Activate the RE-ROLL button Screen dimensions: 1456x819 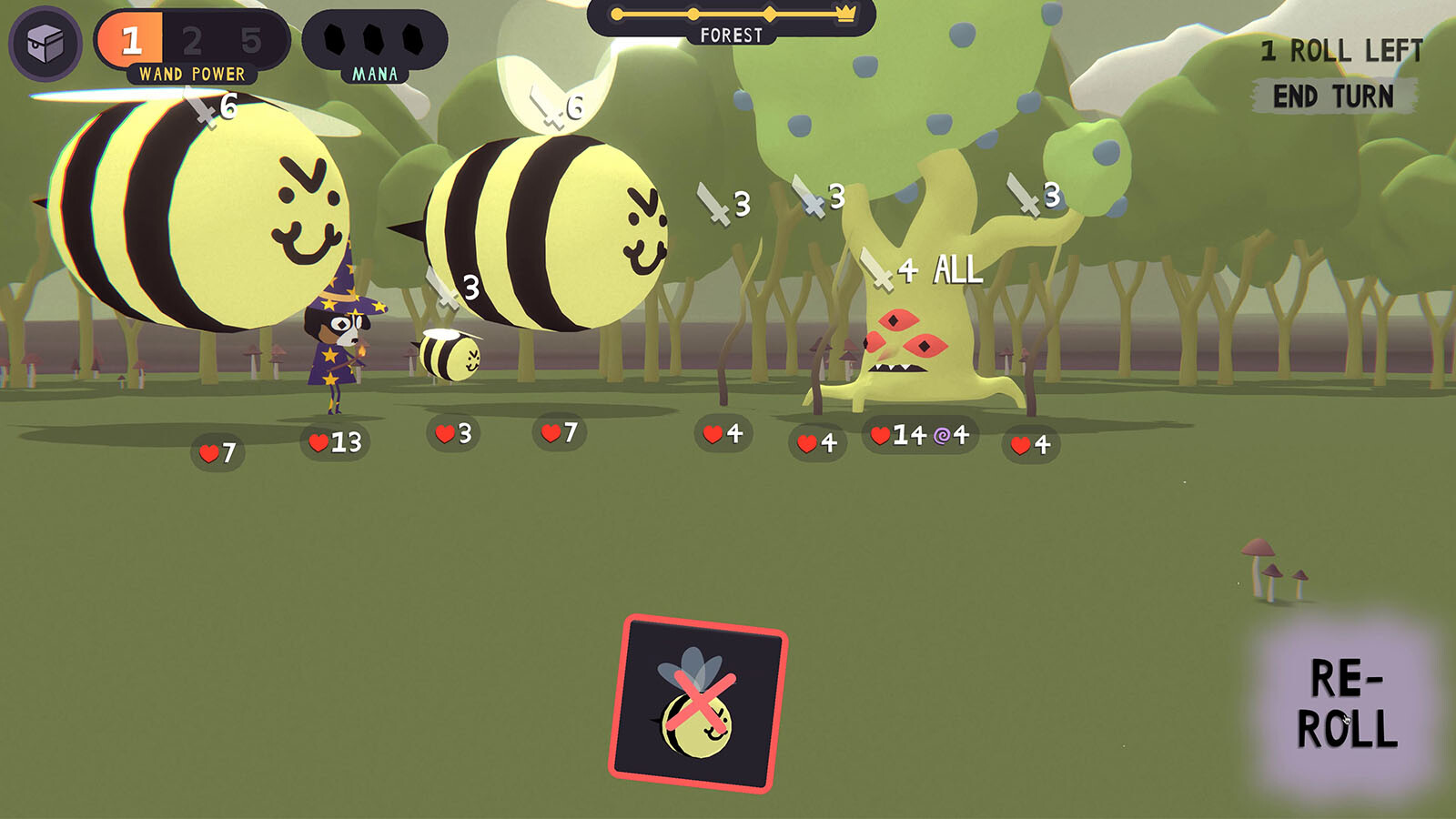(x=1346, y=703)
